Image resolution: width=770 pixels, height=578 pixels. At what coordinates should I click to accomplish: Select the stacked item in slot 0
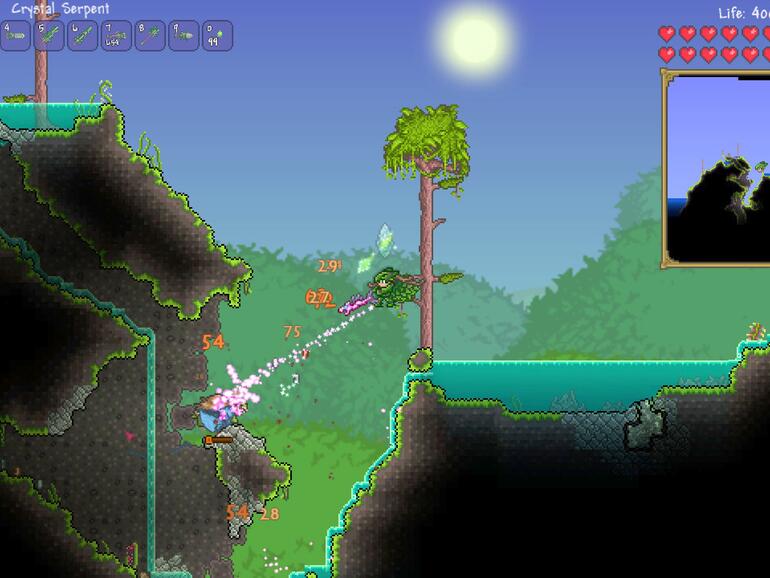click(x=217, y=36)
